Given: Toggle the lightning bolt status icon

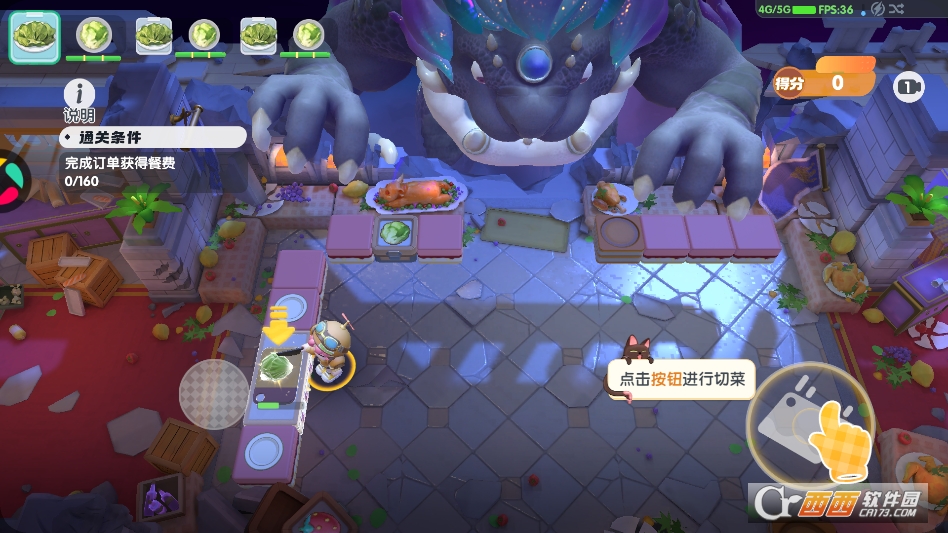Looking at the screenshot, I should (x=878, y=9).
